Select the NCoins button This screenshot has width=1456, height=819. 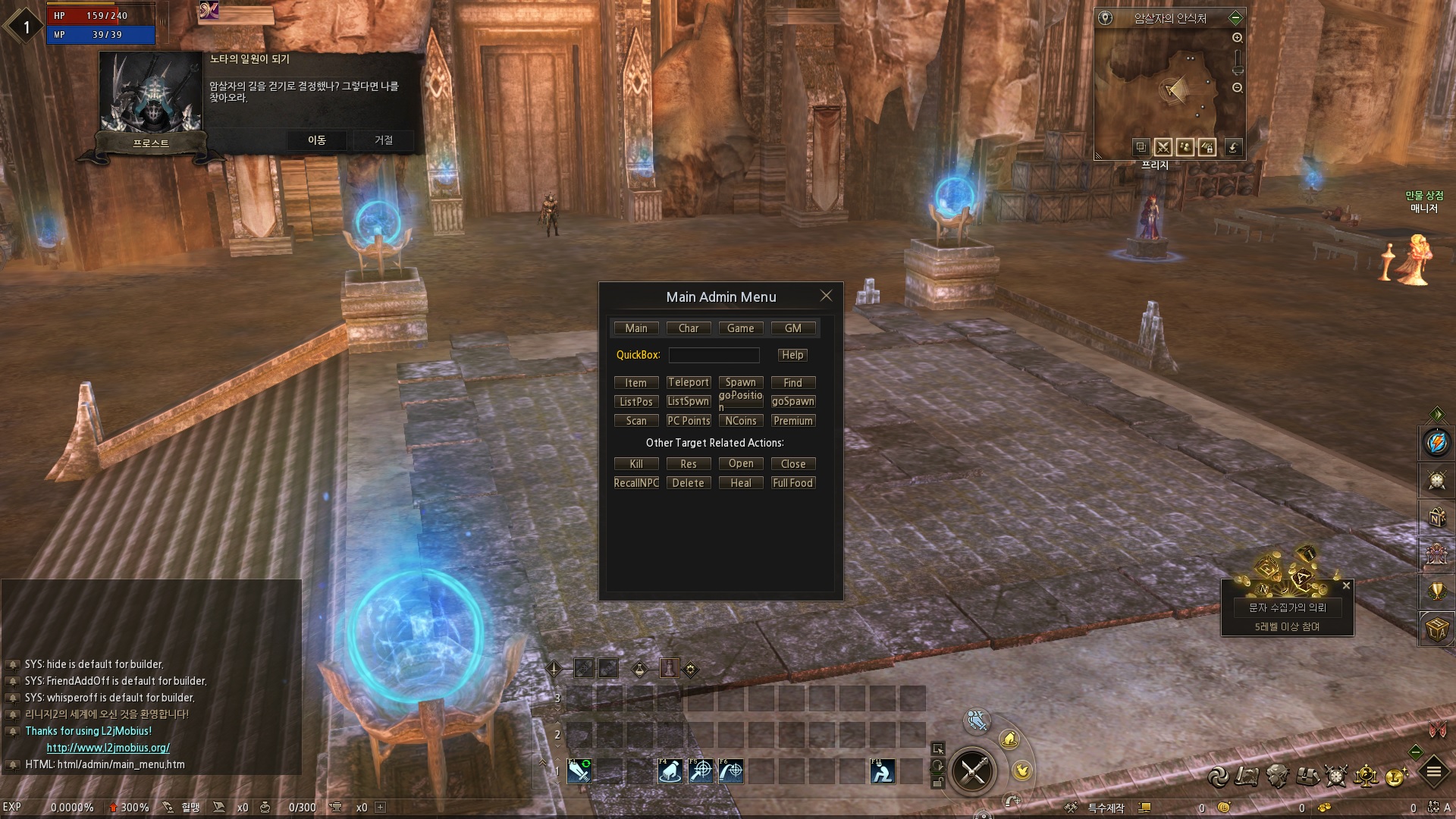point(740,421)
